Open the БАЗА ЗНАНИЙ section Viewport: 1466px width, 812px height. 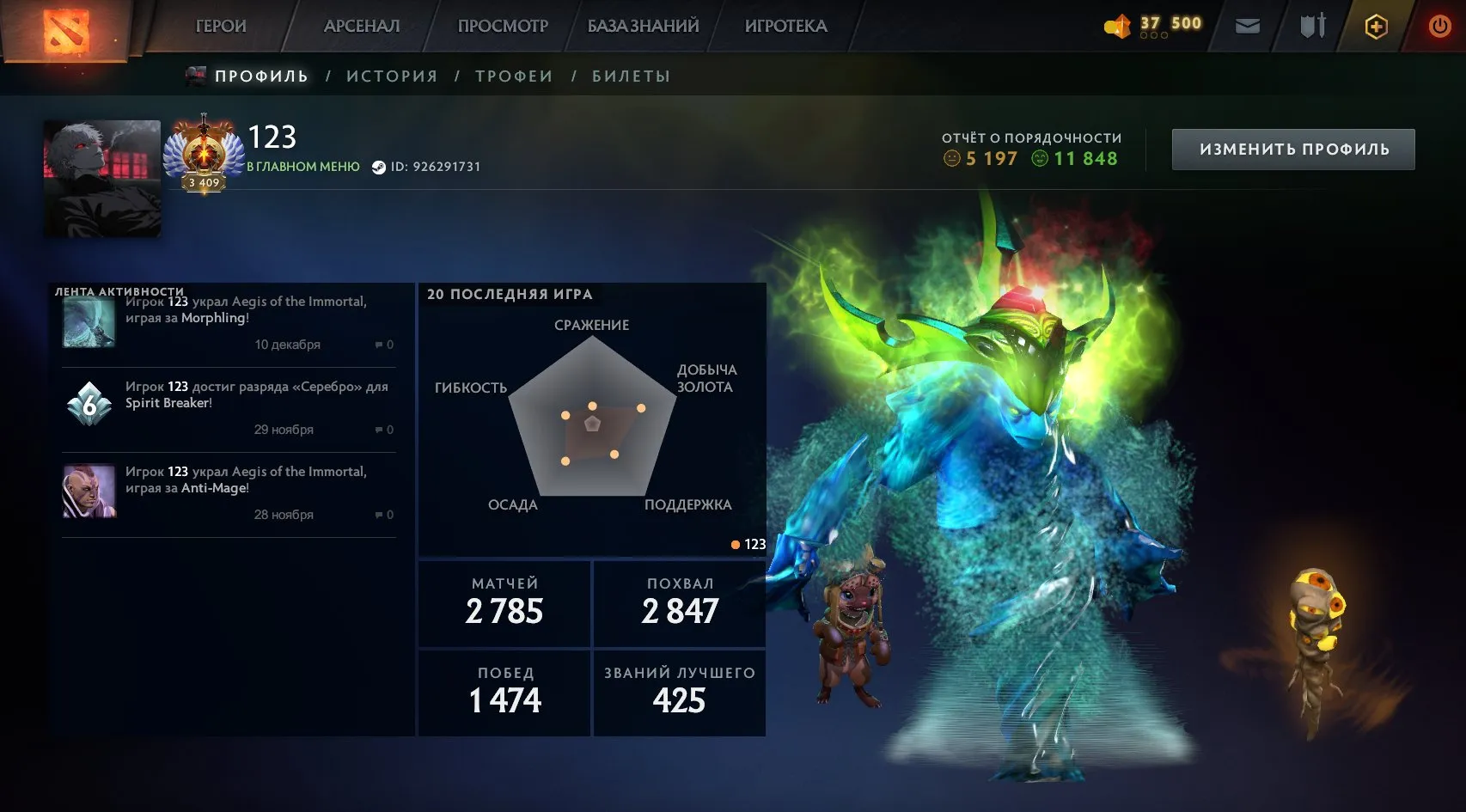pyautogui.click(x=643, y=26)
